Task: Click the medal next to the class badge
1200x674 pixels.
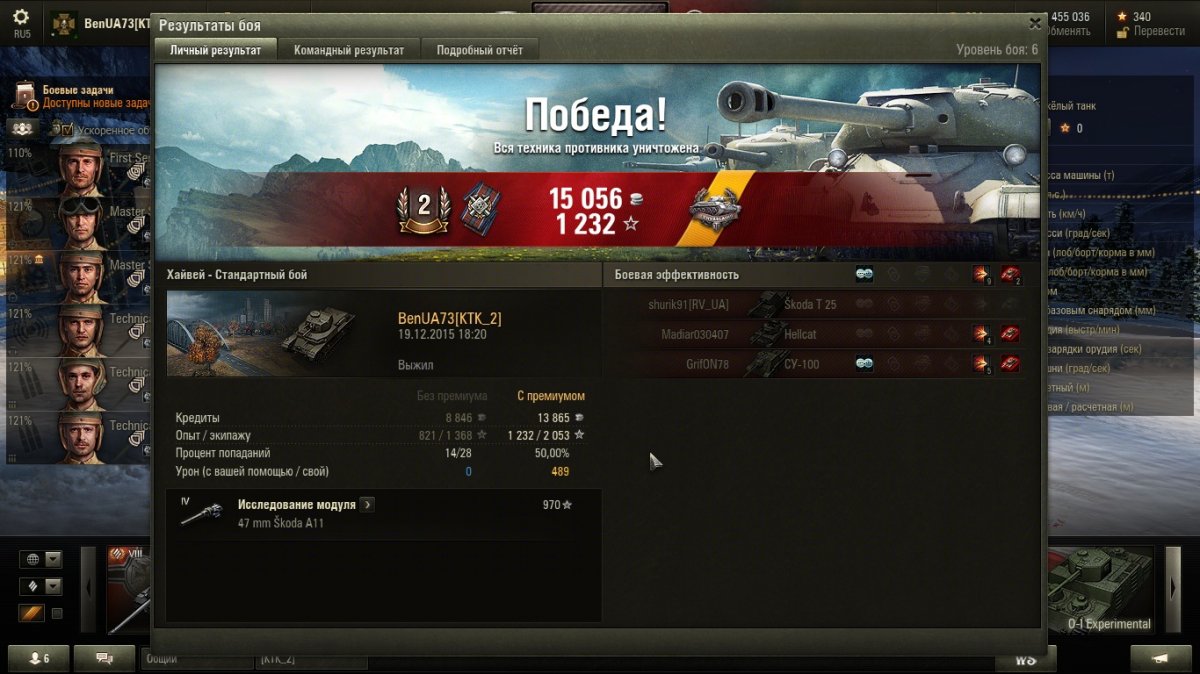Action: [479, 207]
